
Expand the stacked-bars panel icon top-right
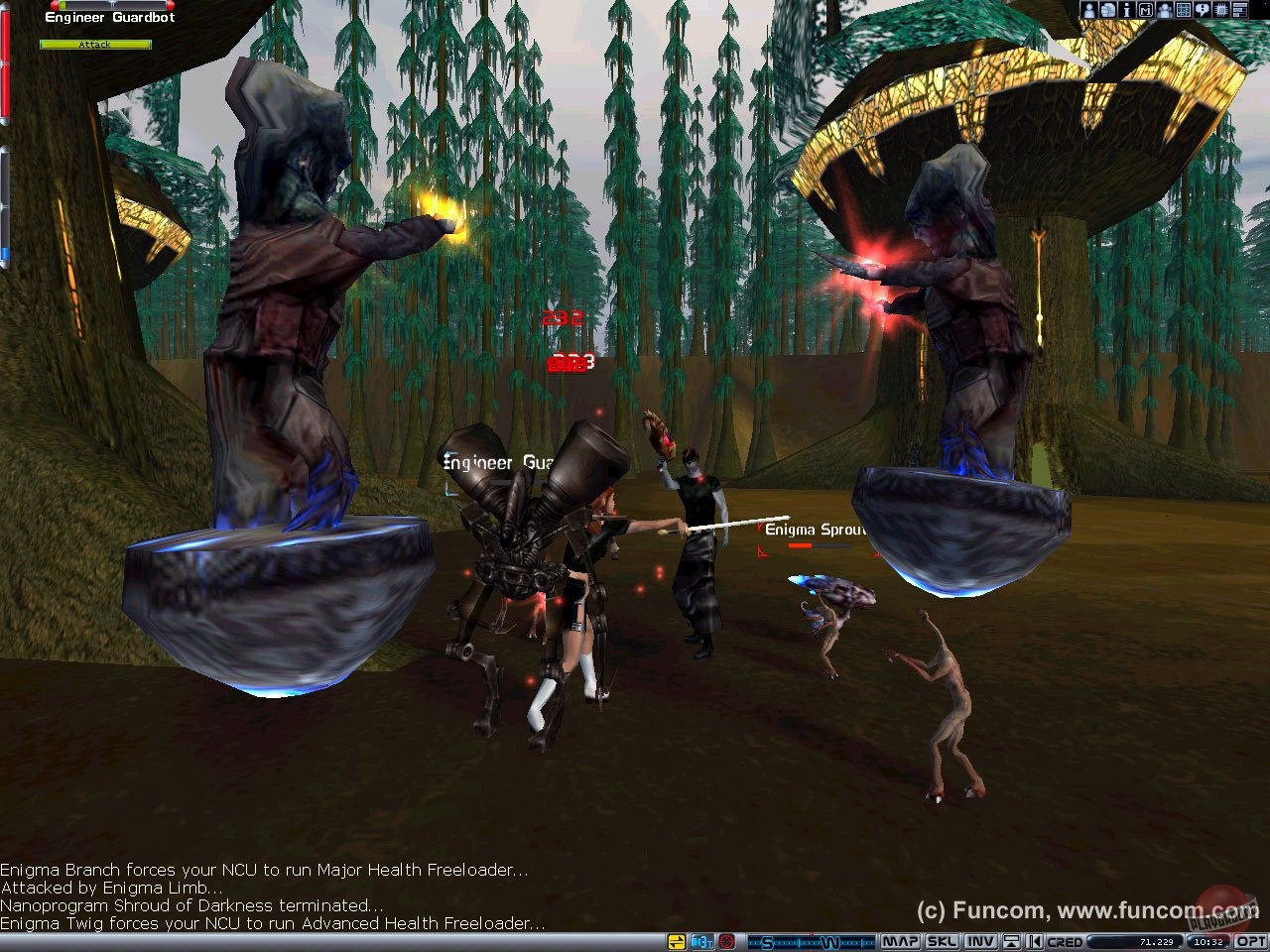pos(1240,10)
